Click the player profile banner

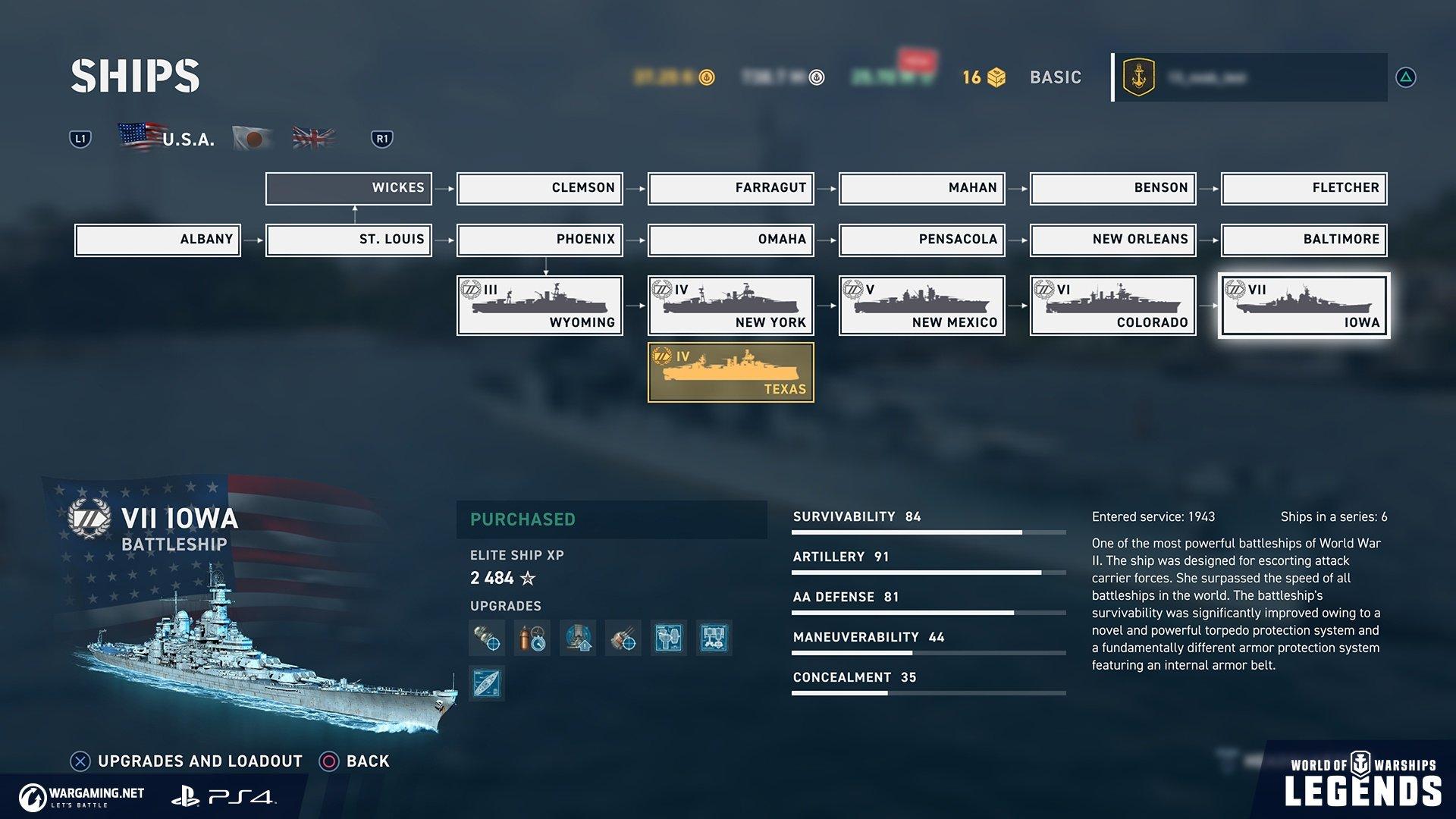(x=1247, y=76)
